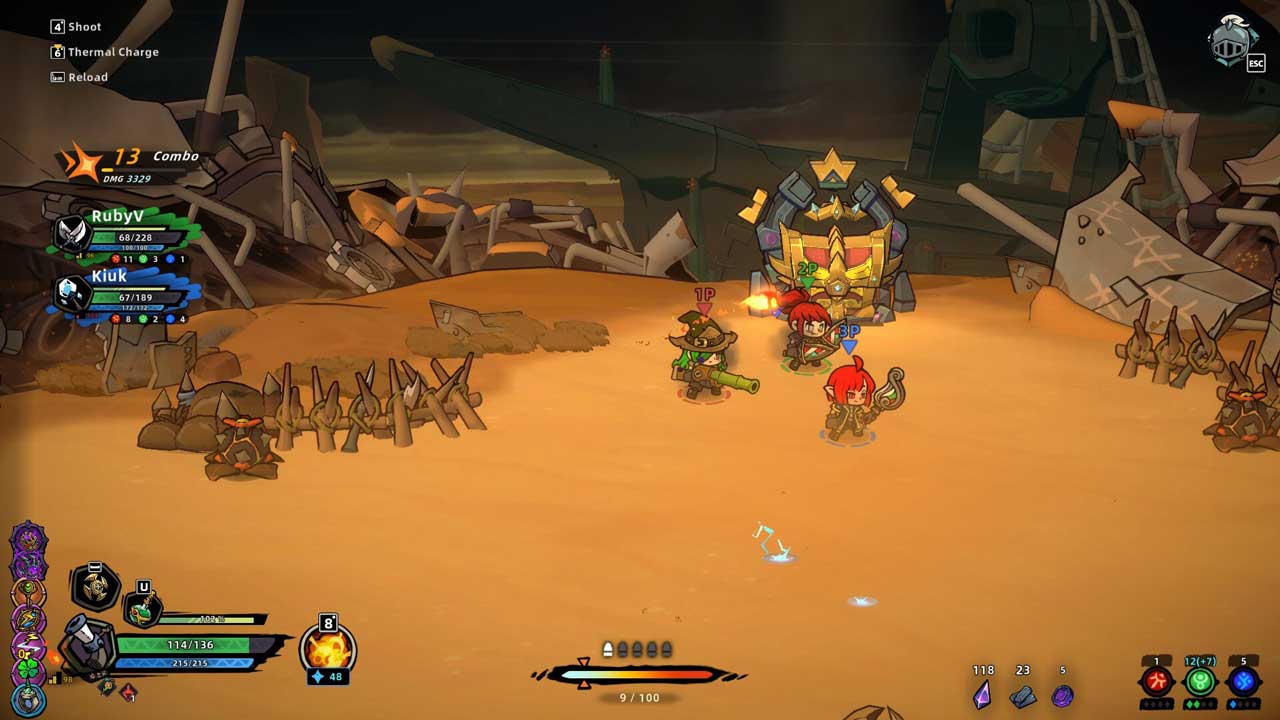
Task: Inspect the four-leaf clover relic icon
Action: coord(28,671)
